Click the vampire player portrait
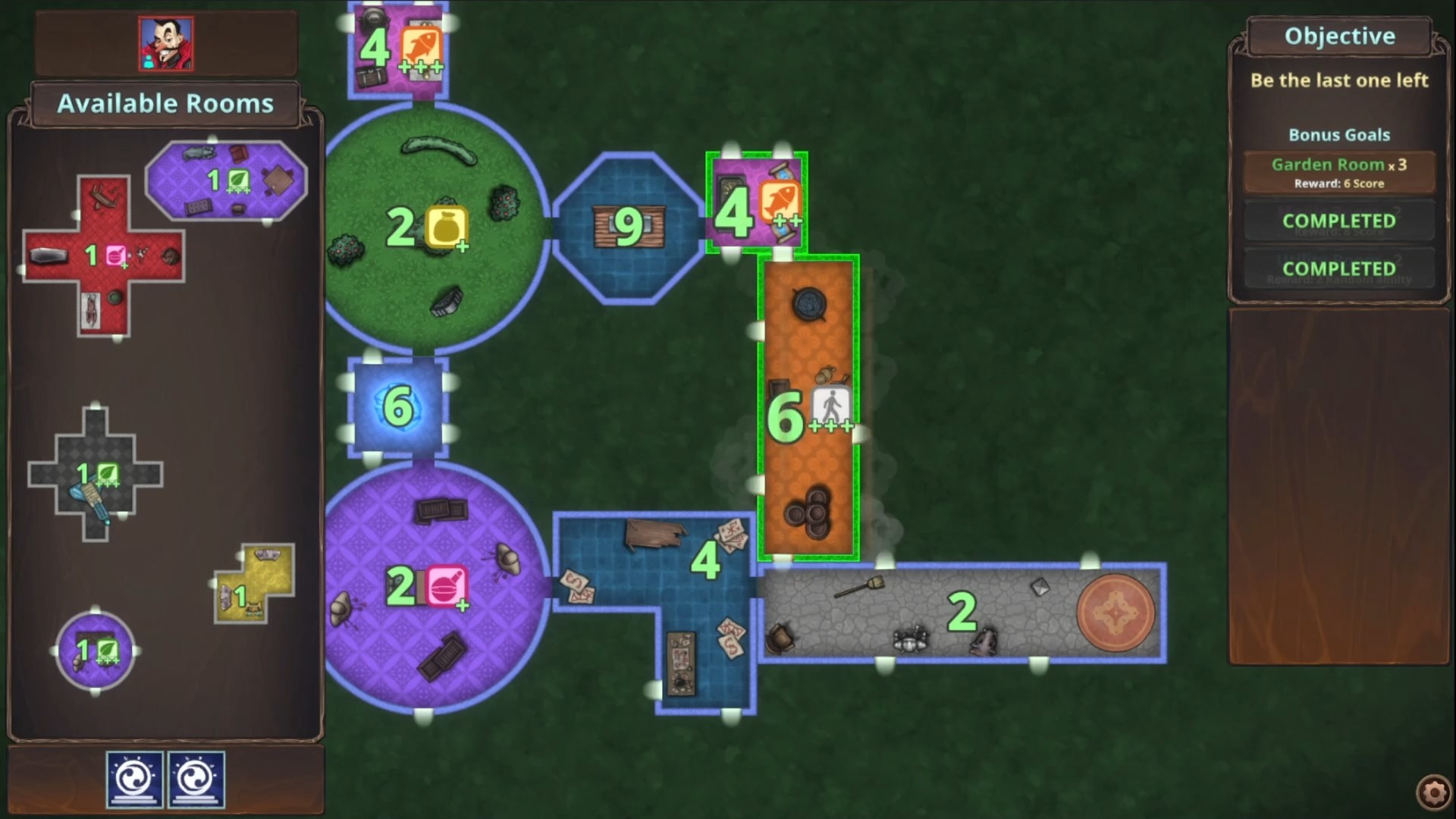 165,43
